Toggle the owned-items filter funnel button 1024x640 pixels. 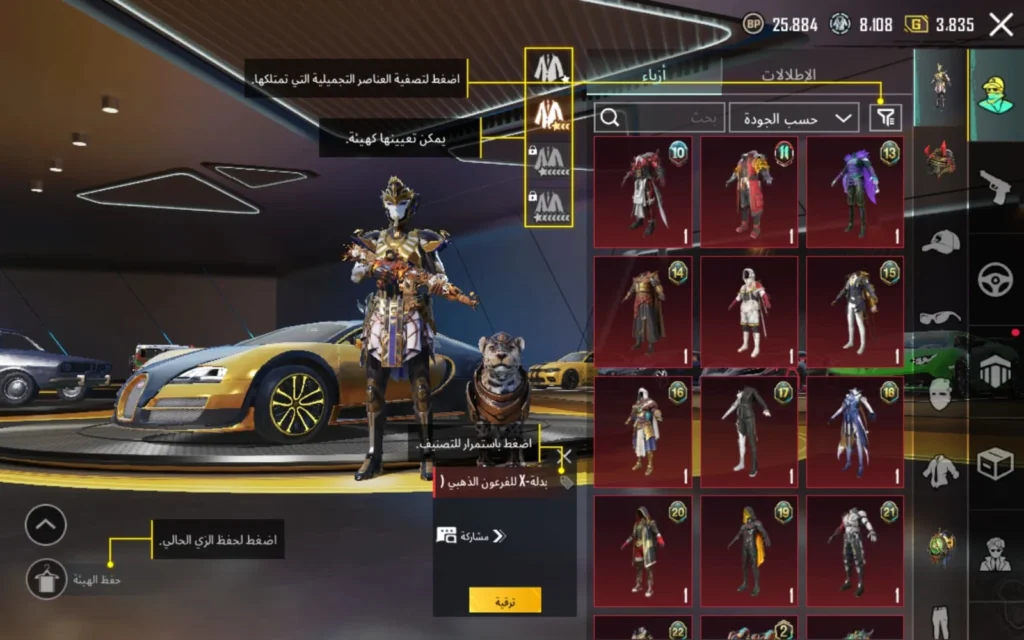pyautogui.click(x=885, y=118)
